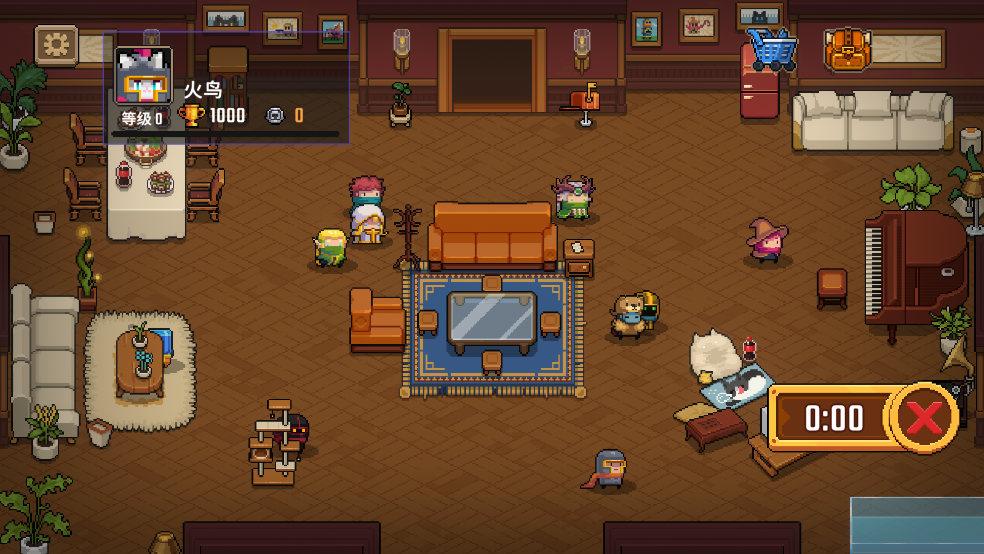The width and height of the screenshot is (984, 554).
Task: Cancel matchmaking with the red X
Action: point(923,417)
